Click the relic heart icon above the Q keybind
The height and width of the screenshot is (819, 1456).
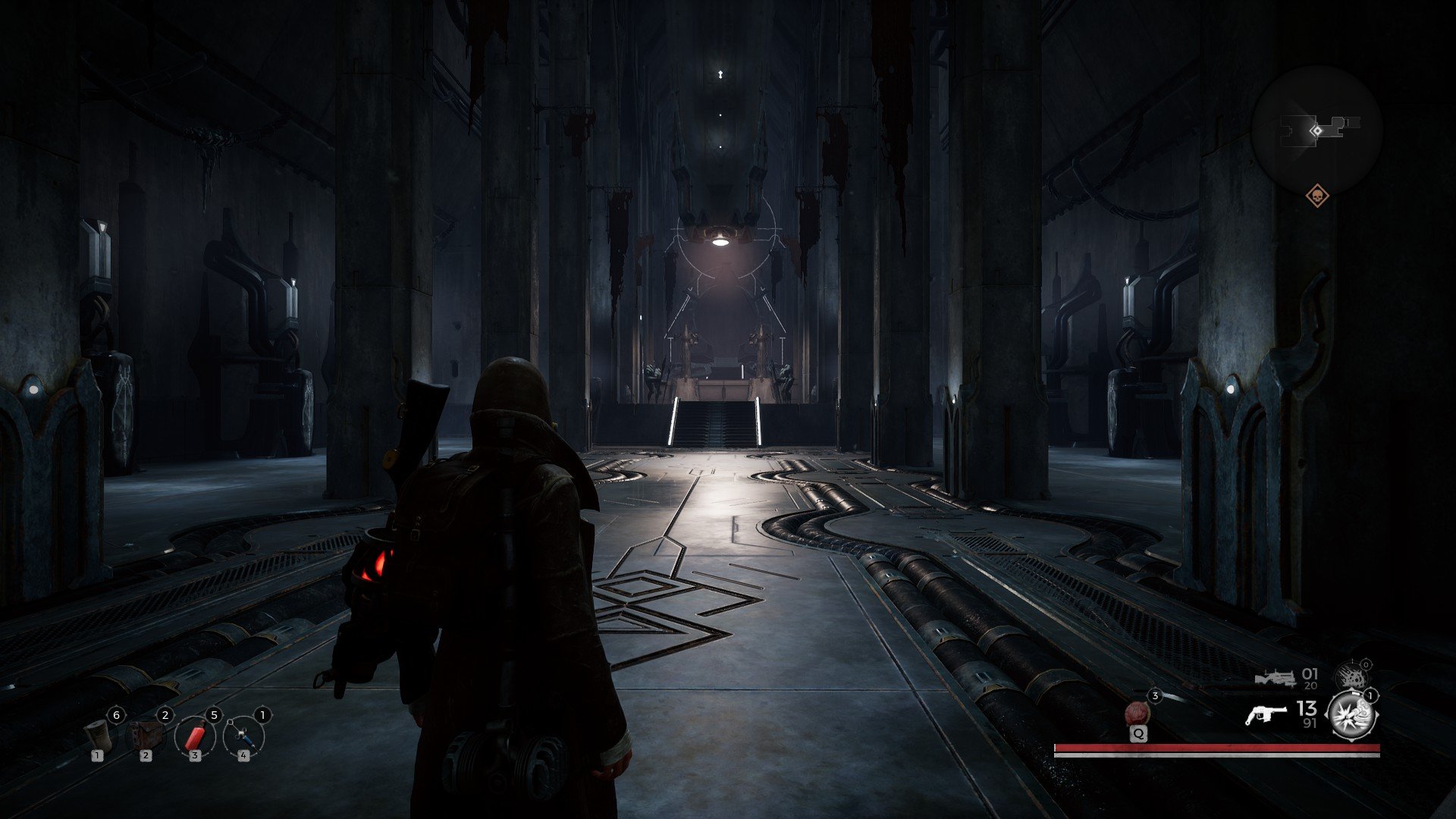click(1138, 713)
